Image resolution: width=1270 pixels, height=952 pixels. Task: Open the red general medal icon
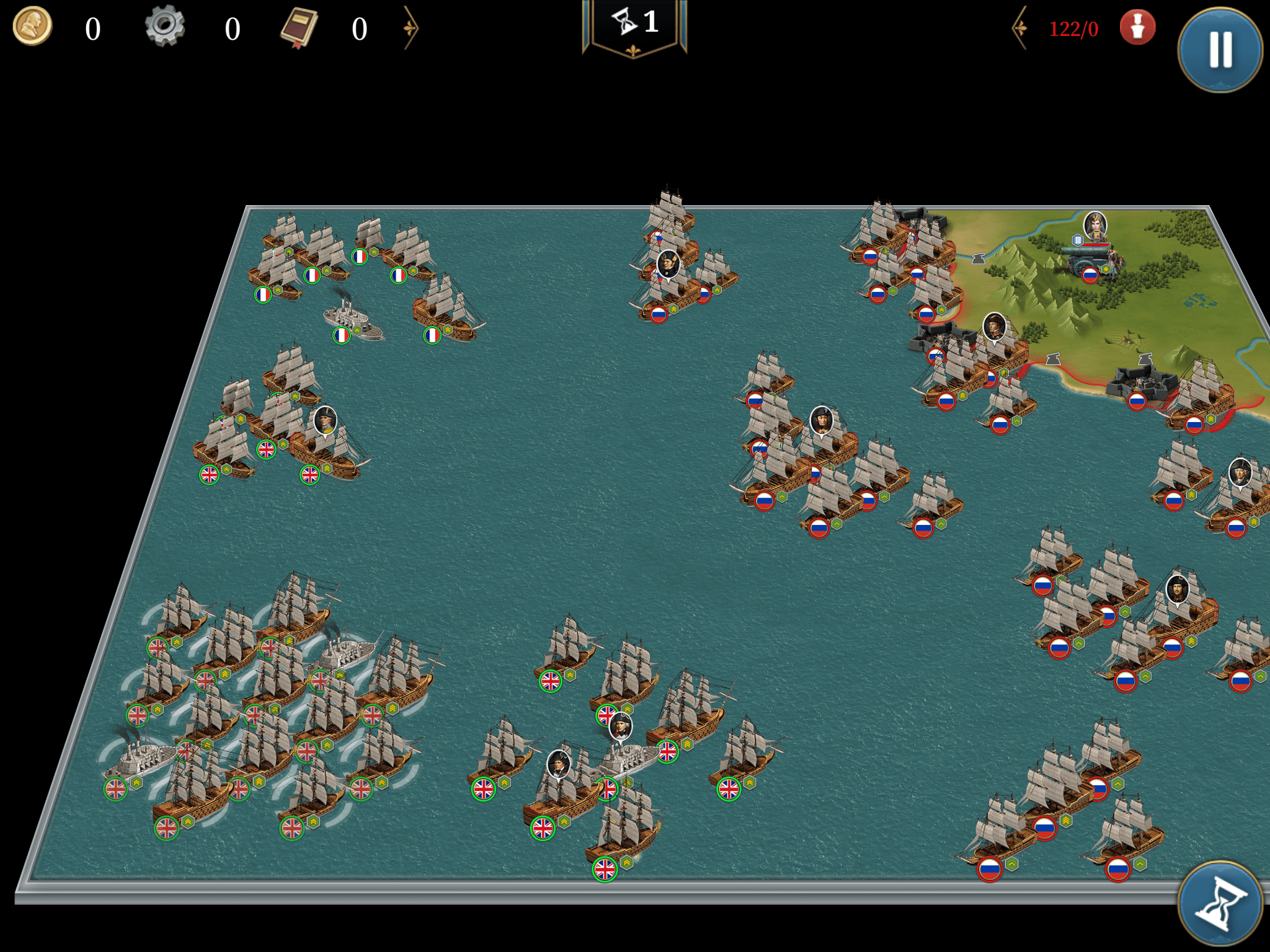1137,28
